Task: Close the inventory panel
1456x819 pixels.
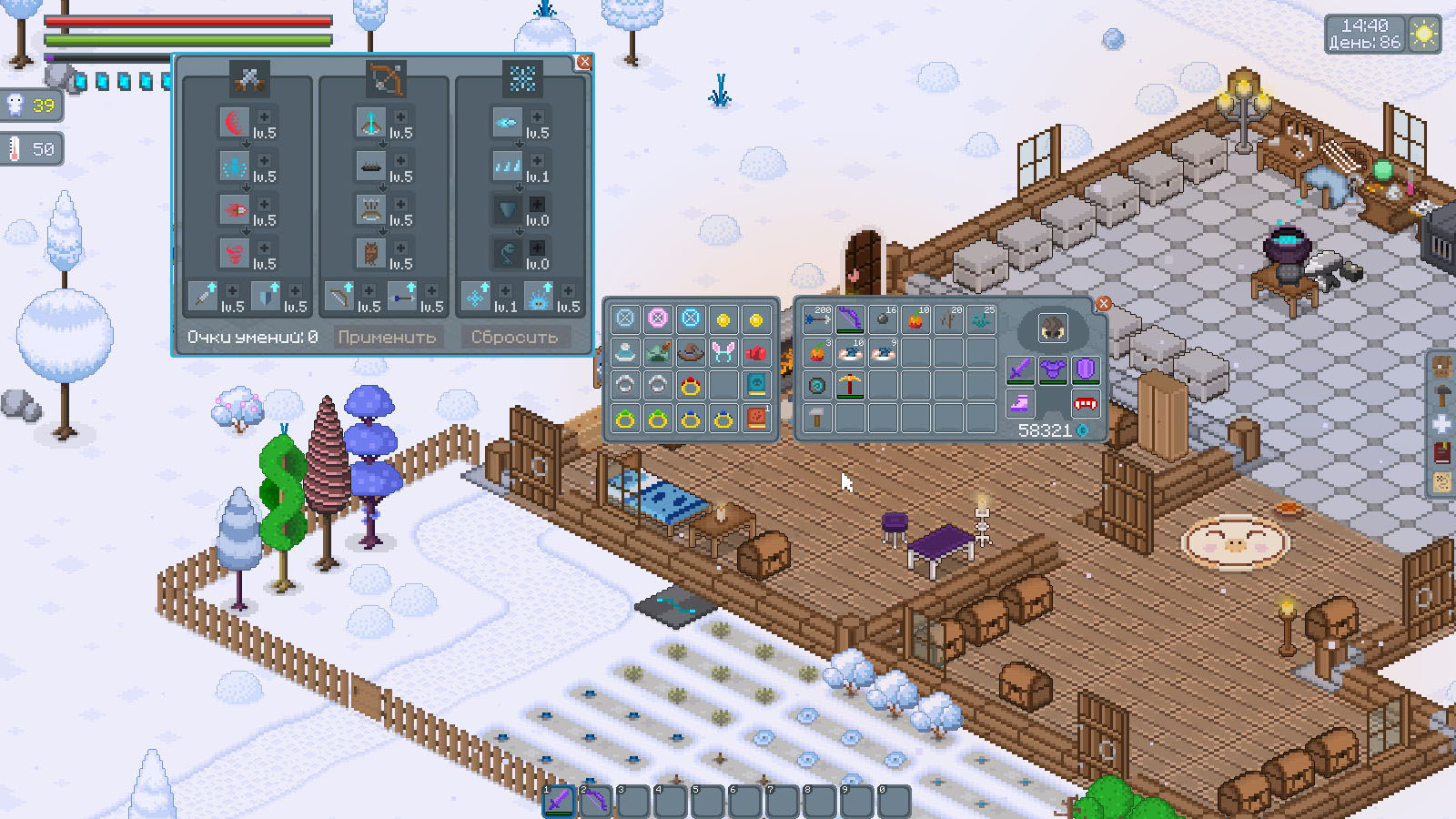Action: point(1103,304)
